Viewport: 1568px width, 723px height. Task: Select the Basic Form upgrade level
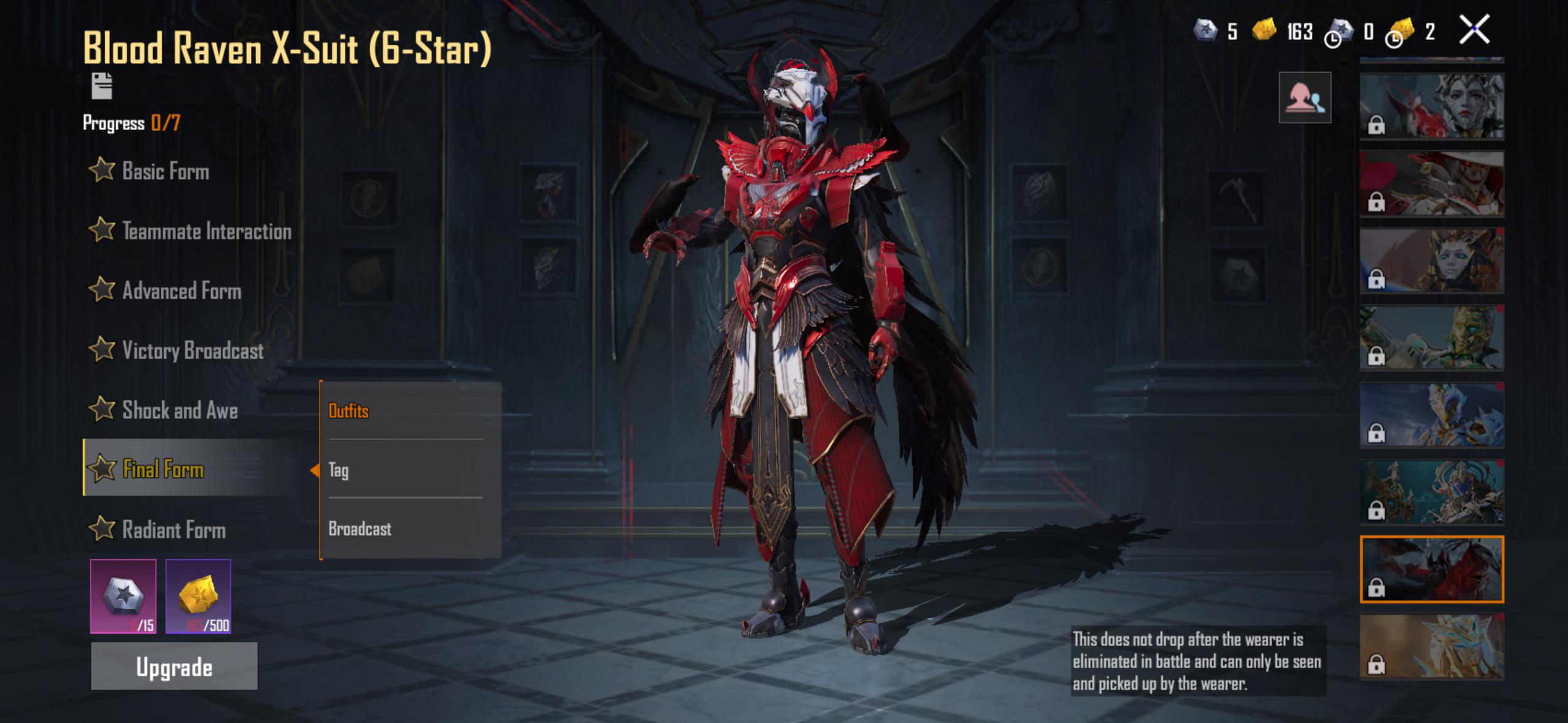tap(164, 171)
